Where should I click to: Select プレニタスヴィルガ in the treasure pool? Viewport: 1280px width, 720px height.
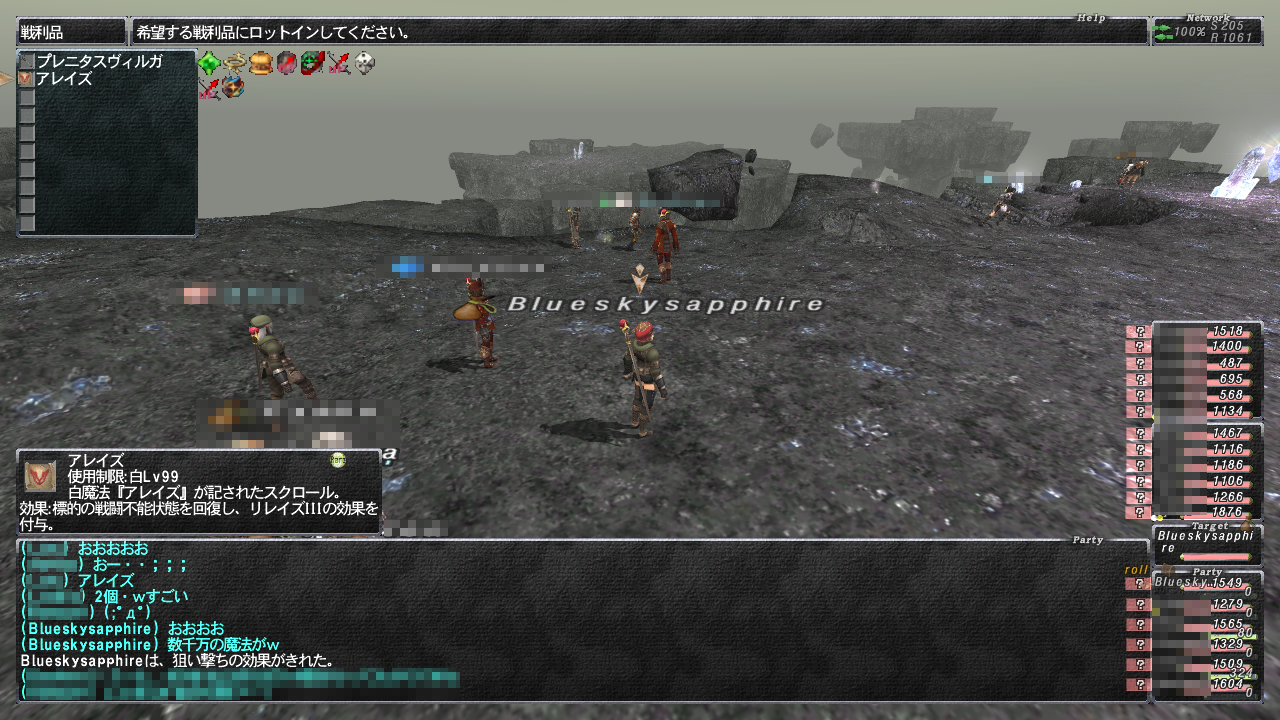pos(99,62)
